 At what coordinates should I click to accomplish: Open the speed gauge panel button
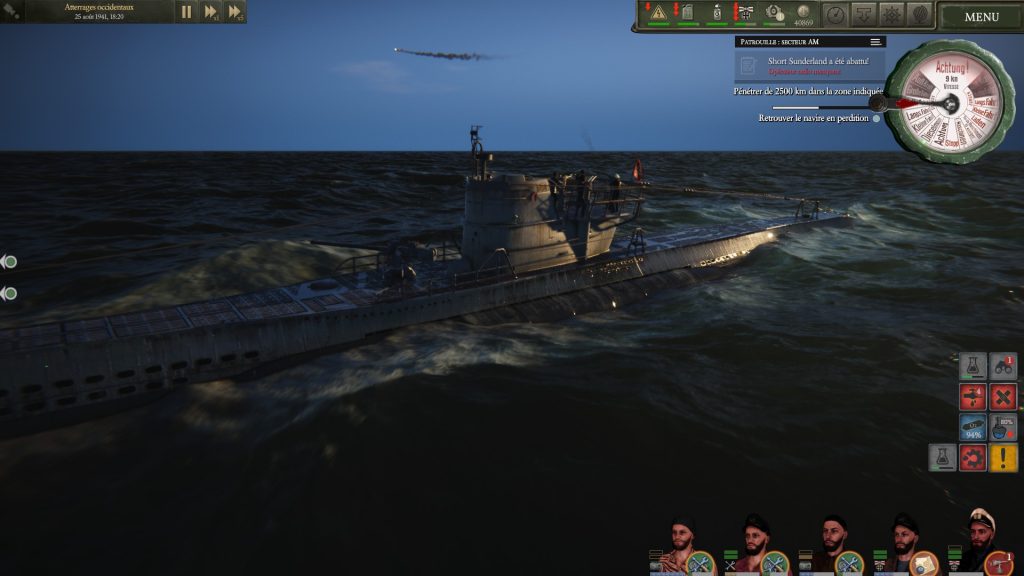pyautogui.click(x=835, y=14)
